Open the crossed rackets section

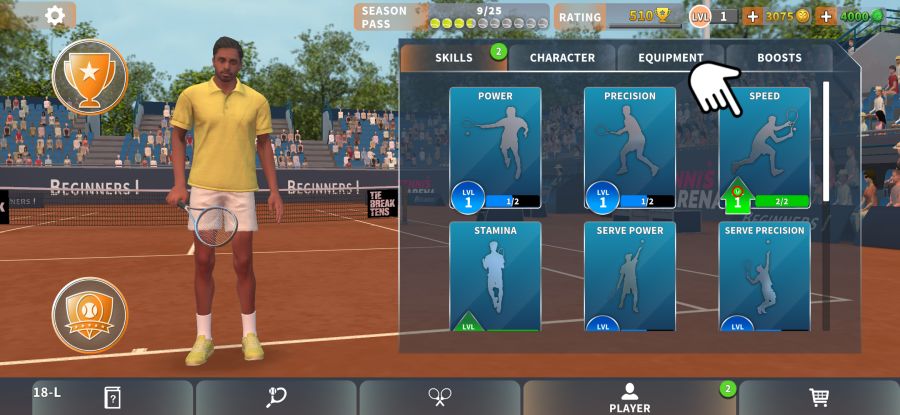click(439, 397)
